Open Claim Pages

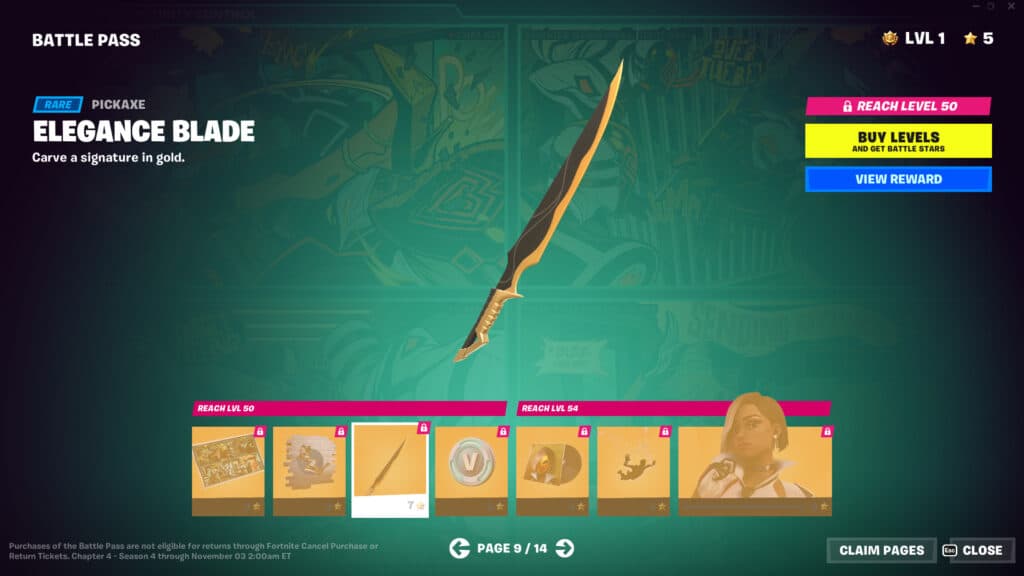881,550
